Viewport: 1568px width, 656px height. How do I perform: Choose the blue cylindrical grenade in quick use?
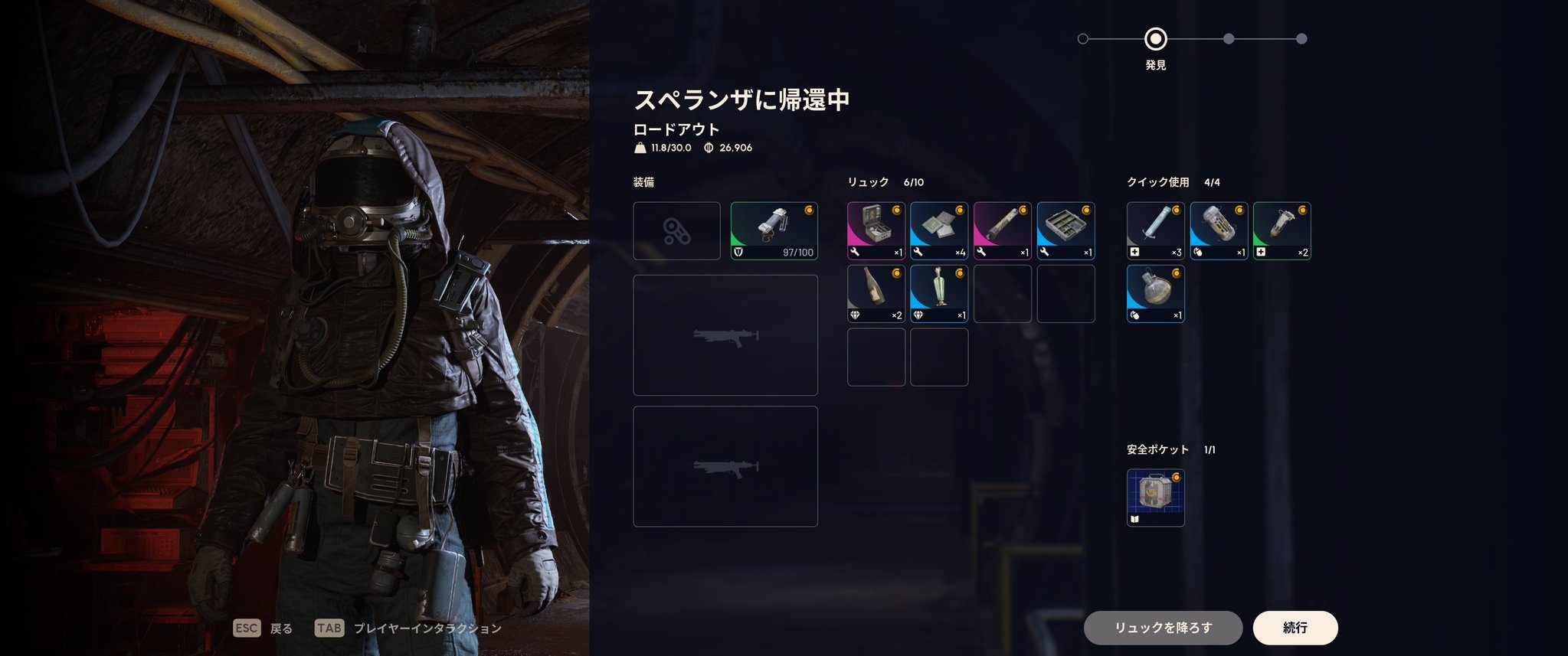coord(1219,230)
